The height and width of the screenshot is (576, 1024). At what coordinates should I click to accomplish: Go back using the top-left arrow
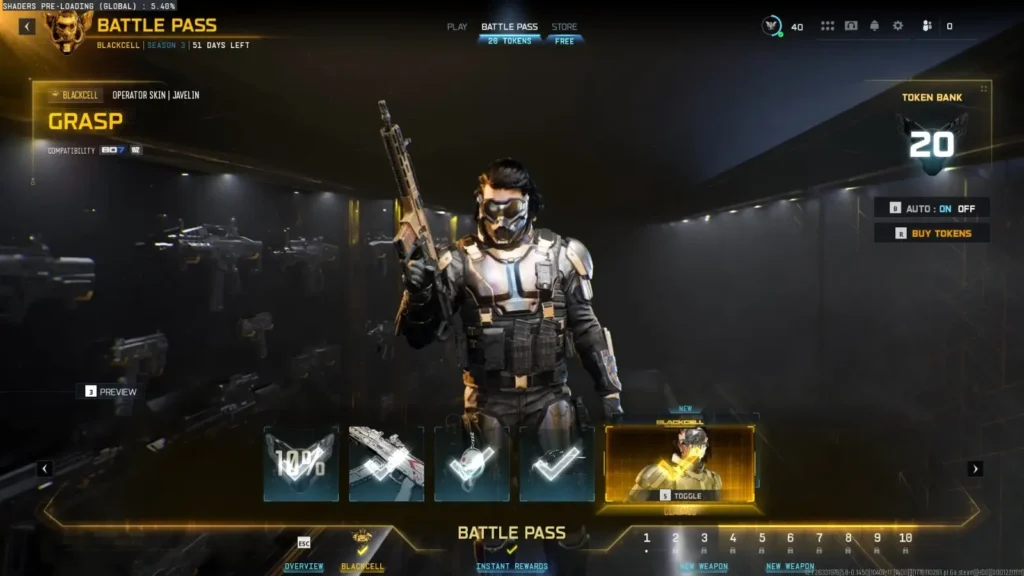coord(26,26)
